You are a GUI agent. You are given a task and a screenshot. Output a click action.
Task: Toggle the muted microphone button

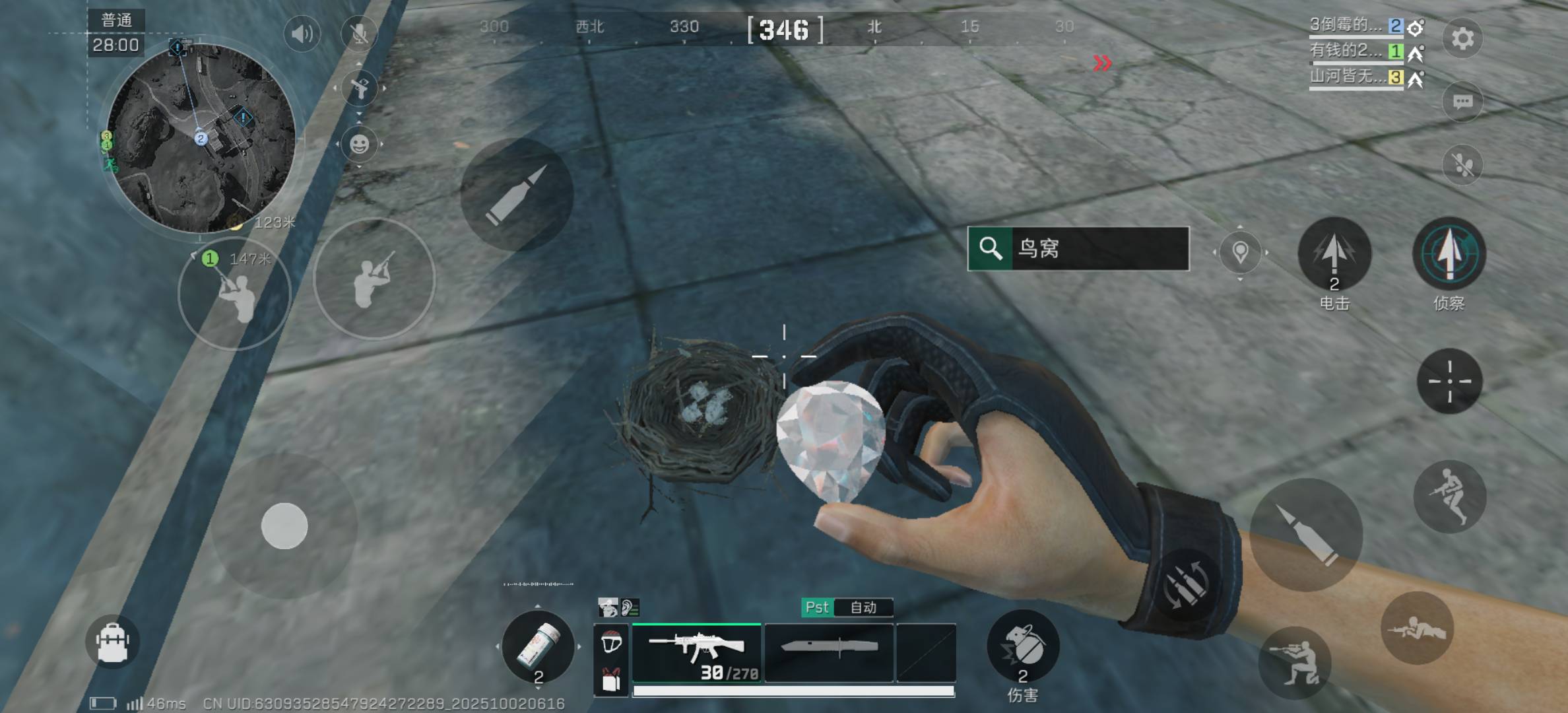point(359,33)
